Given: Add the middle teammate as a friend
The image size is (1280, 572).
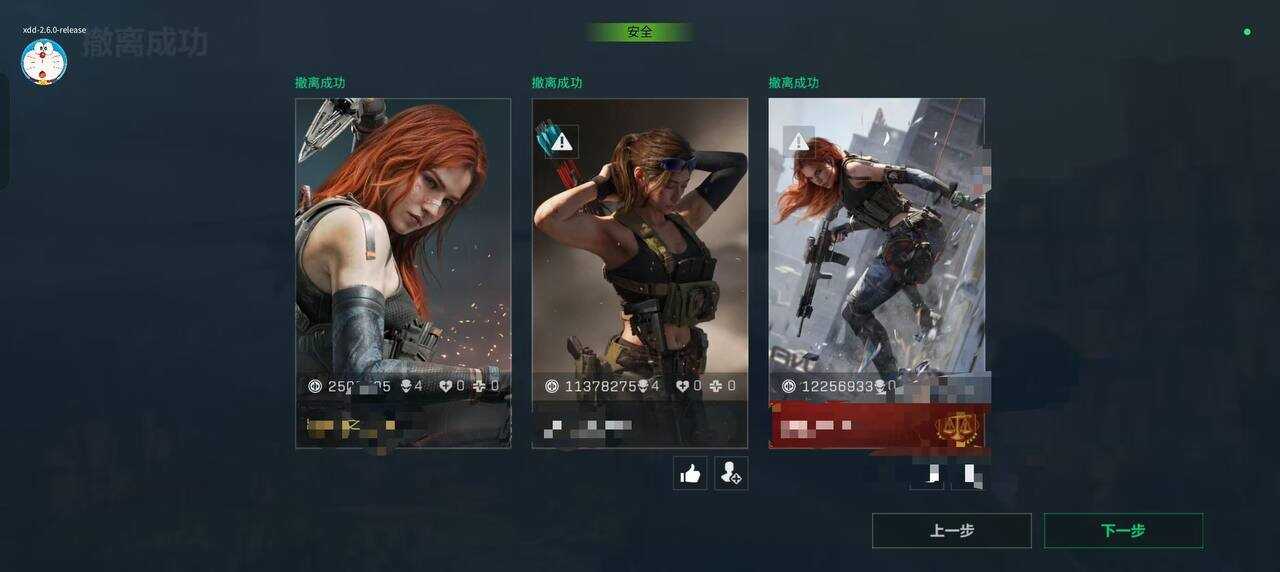Looking at the screenshot, I should pos(731,474).
